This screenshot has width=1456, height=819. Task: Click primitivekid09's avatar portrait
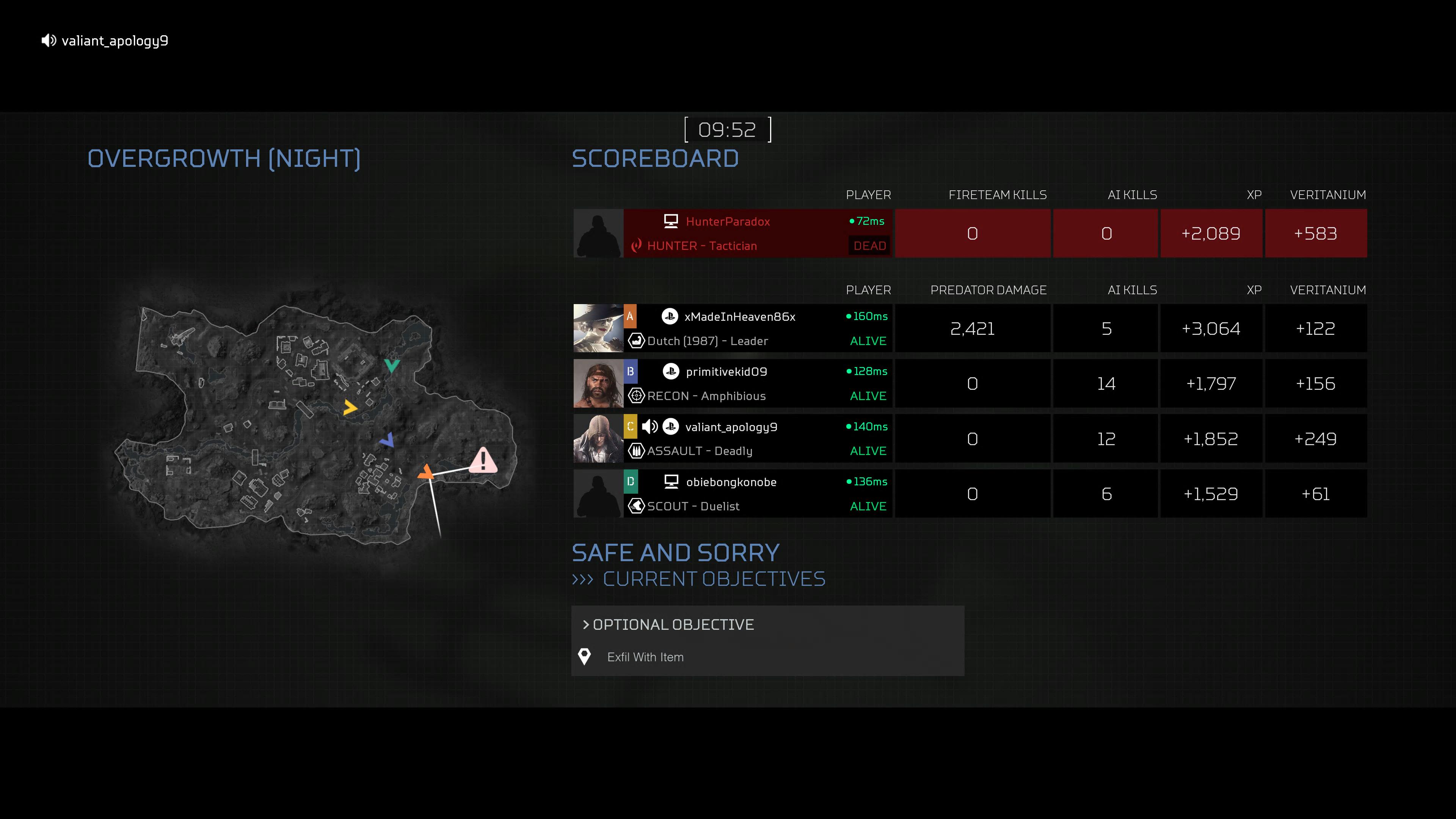tap(598, 383)
